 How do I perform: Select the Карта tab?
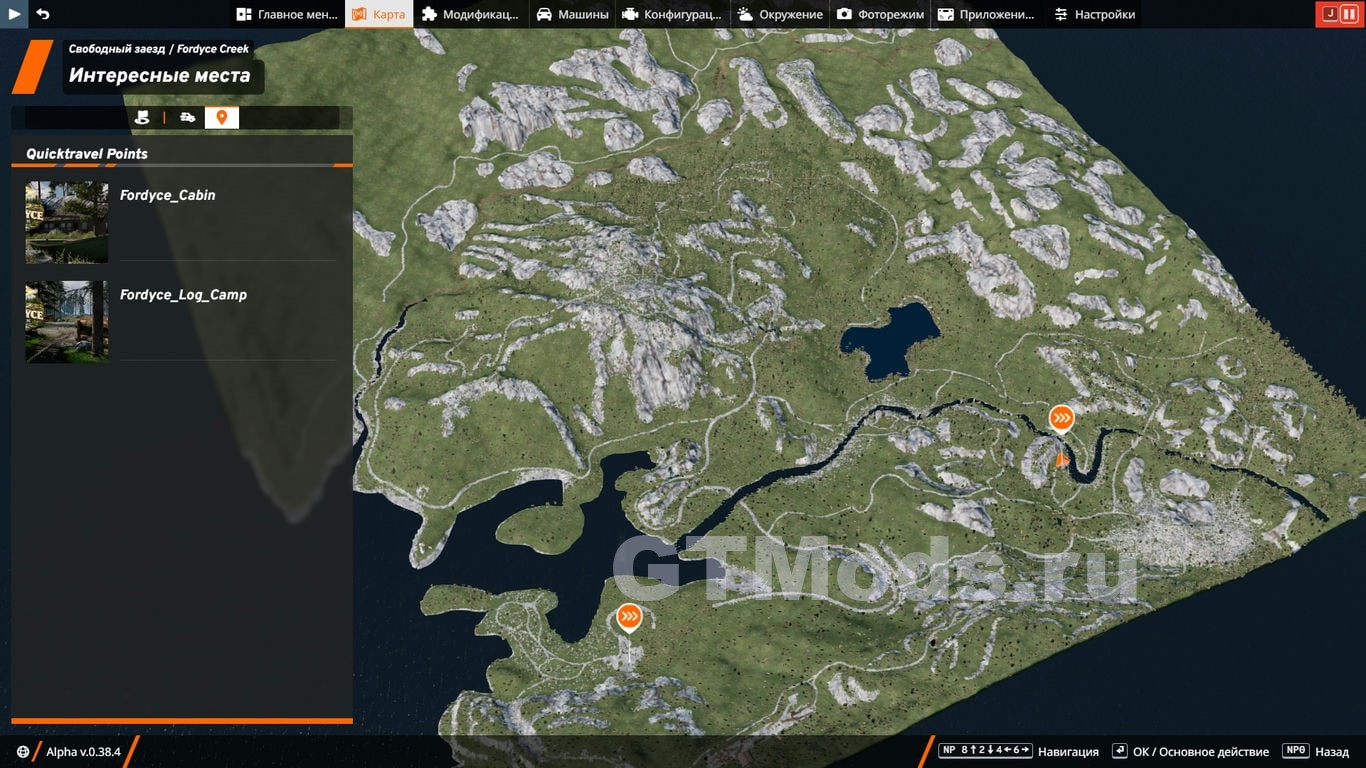(379, 14)
